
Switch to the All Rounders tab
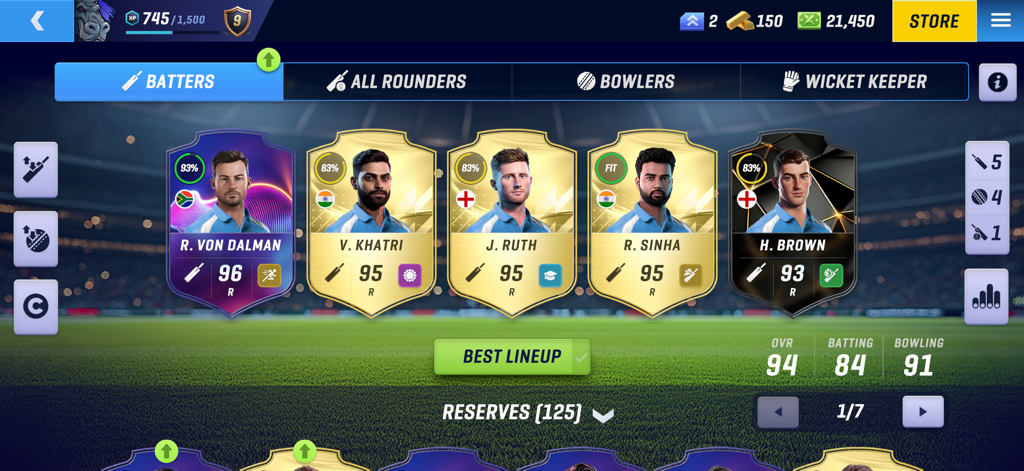tap(397, 82)
